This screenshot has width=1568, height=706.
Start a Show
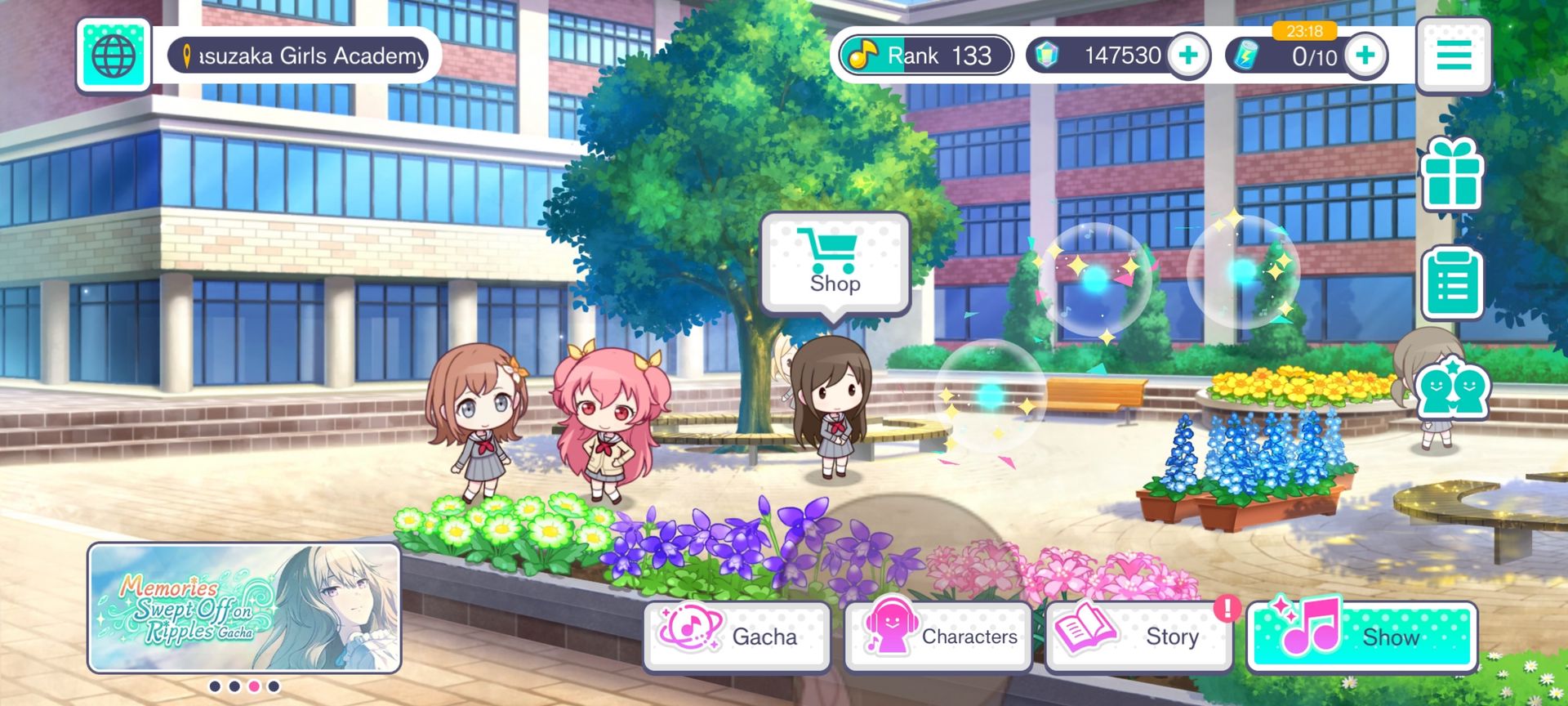(x=1361, y=636)
